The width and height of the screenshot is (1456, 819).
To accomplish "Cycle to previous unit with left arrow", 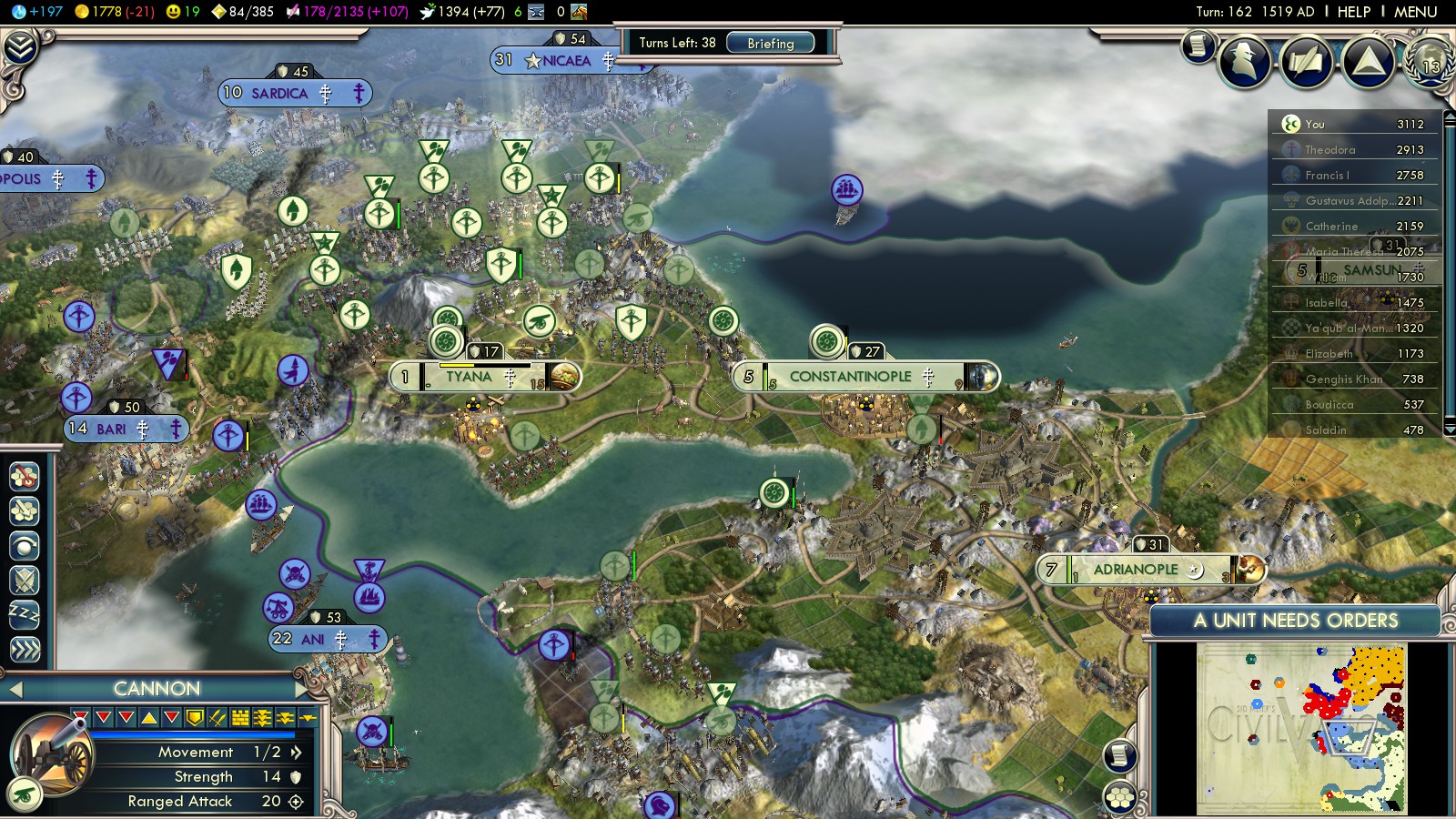I will (x=14, y=689).
